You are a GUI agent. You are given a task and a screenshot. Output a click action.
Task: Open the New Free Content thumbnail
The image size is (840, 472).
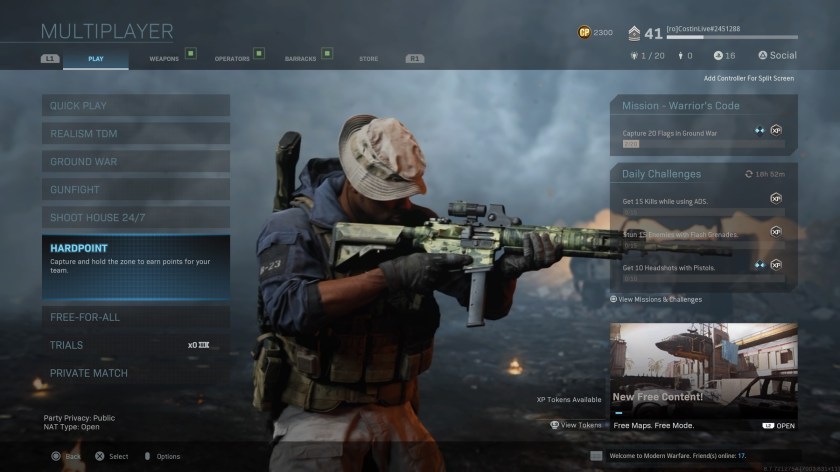pyautogui.click(x=703, y=370)
